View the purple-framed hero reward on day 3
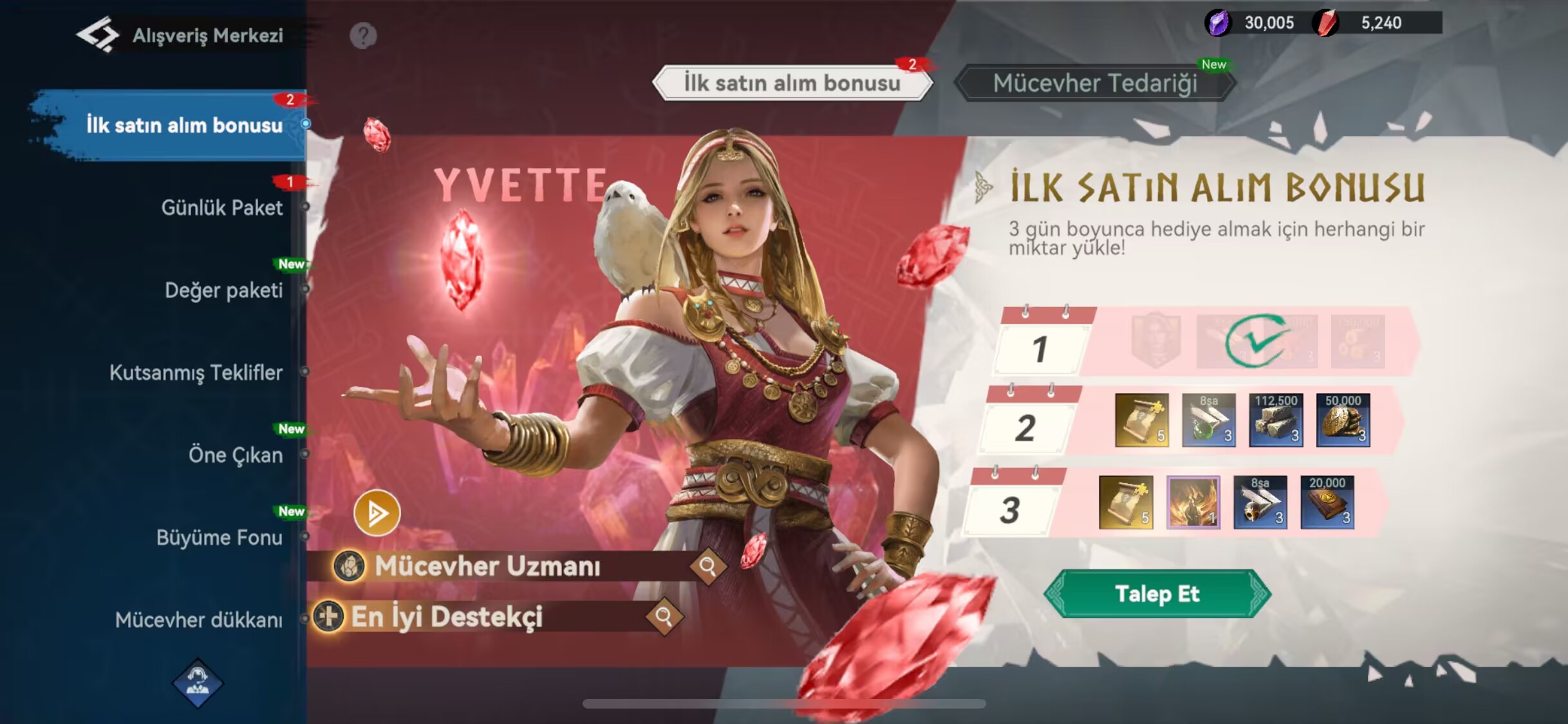The image size is (1568, 724). point(1193,503)
